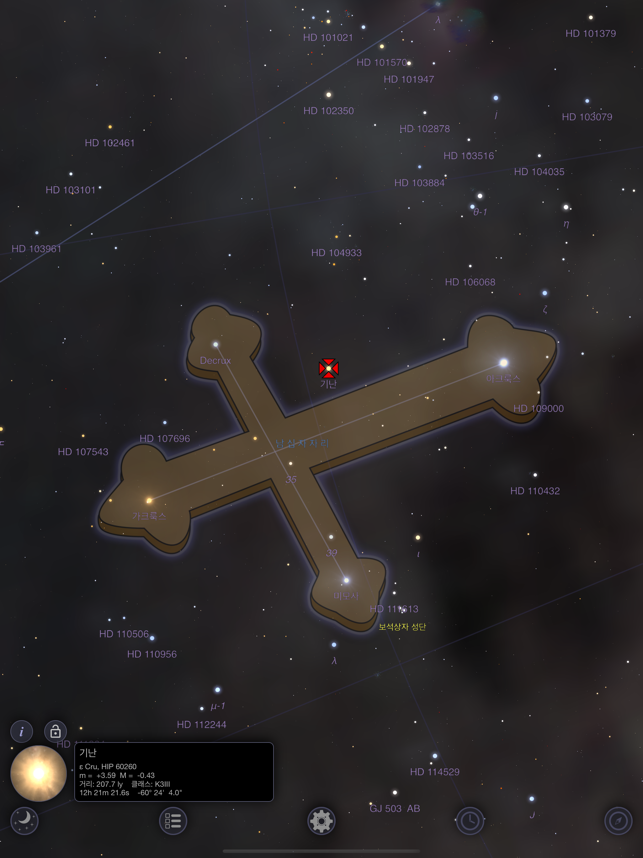Open the info button for the selected star
The width and height of the screenshot is (643, 858).
coord(21,731)
